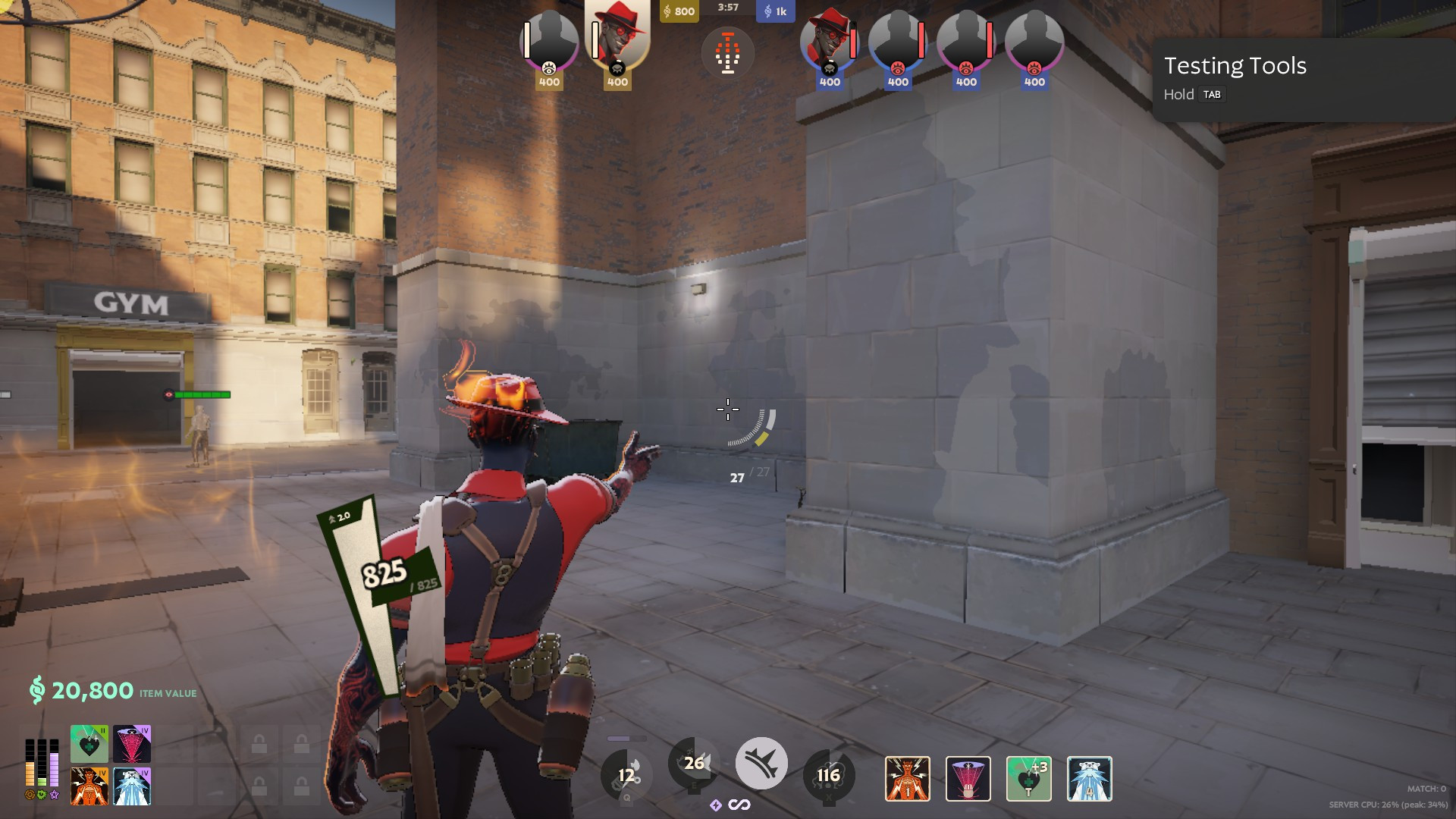
Task: Click the melee fist cooldown icon
Action: 626,776
